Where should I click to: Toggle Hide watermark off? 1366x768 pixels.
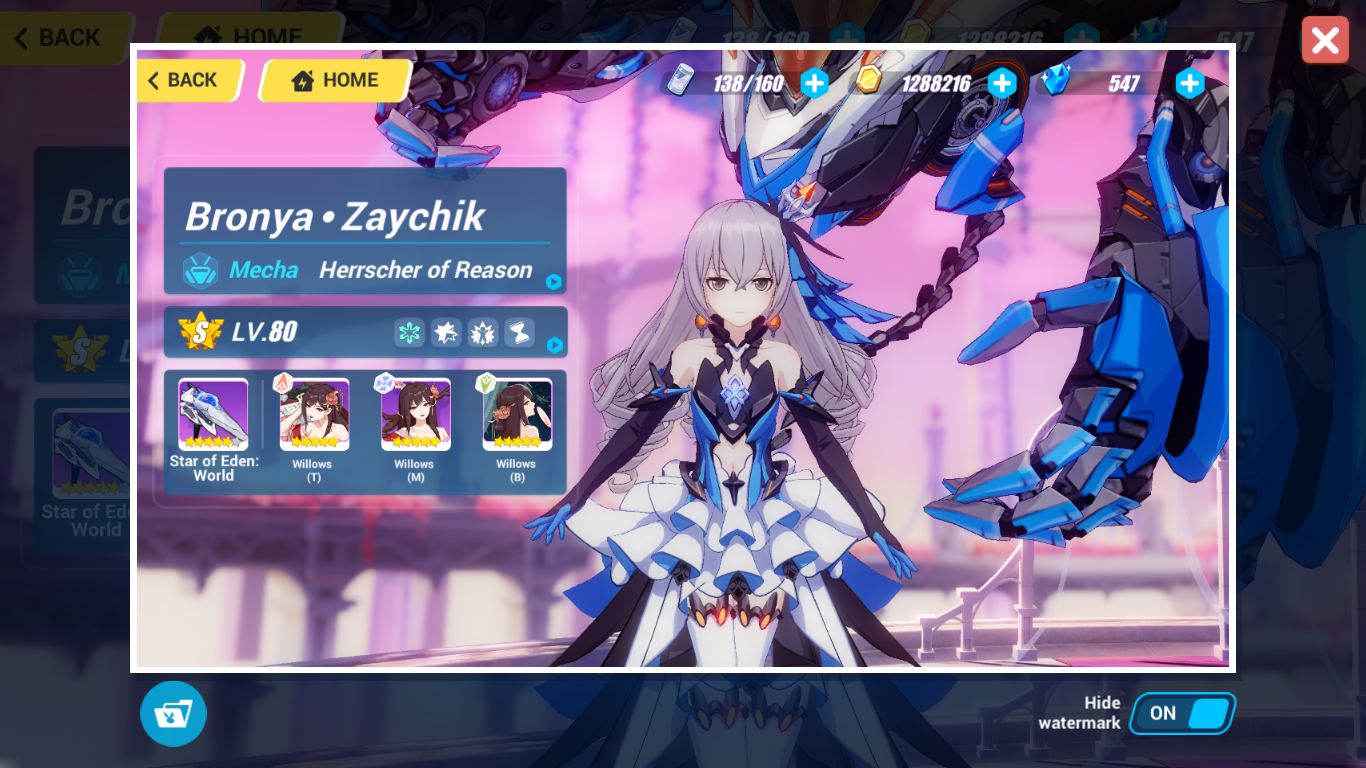coord(1182,713)
